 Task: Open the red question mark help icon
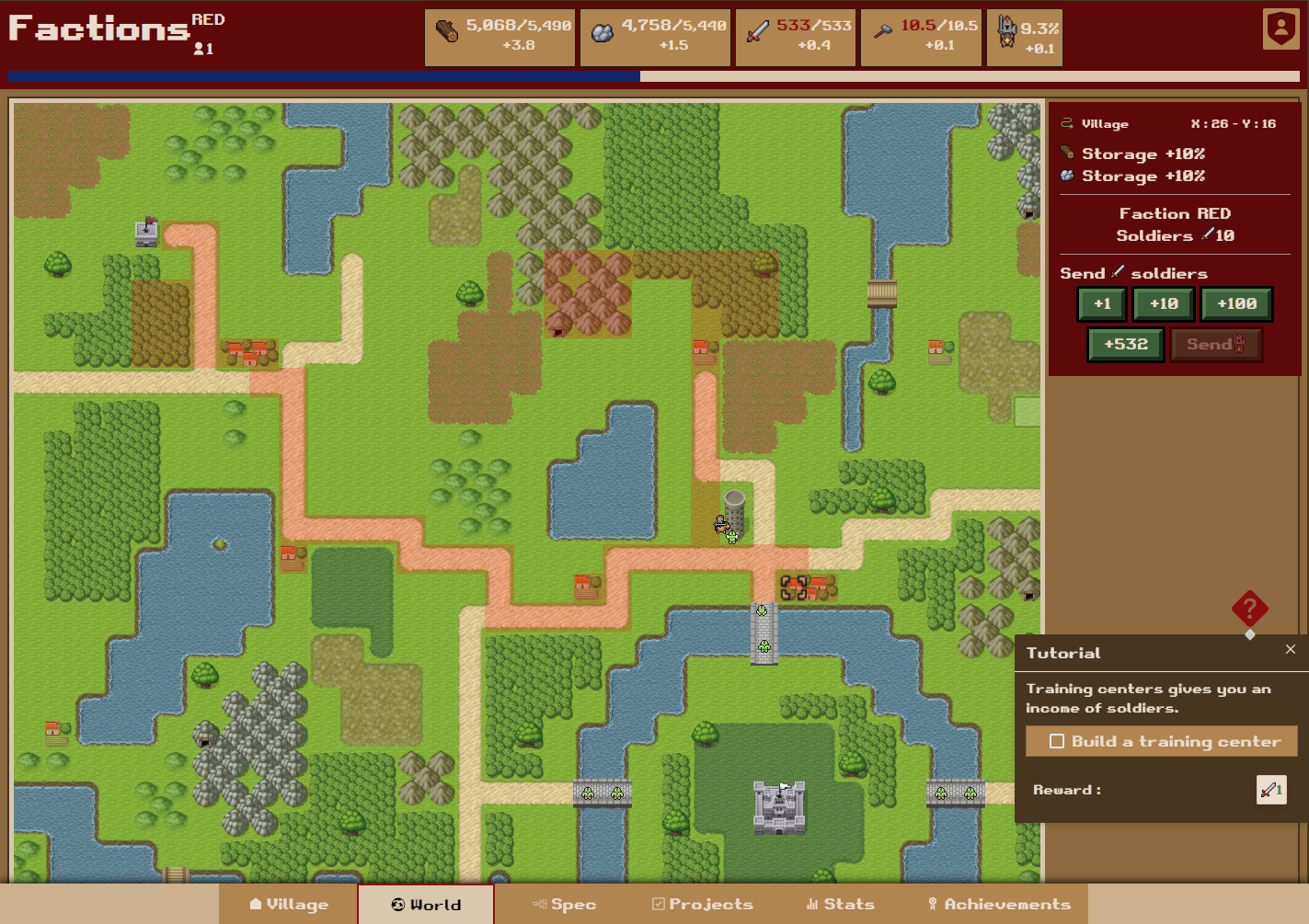tap(1249, 609)
